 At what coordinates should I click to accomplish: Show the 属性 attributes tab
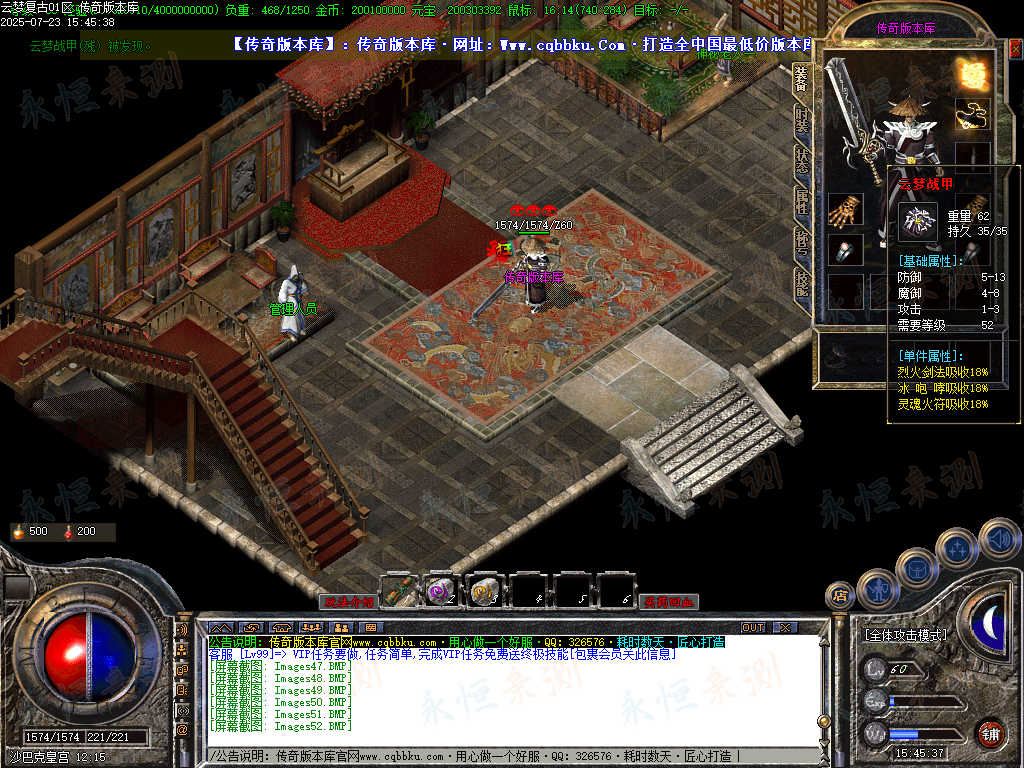[801, 200]
